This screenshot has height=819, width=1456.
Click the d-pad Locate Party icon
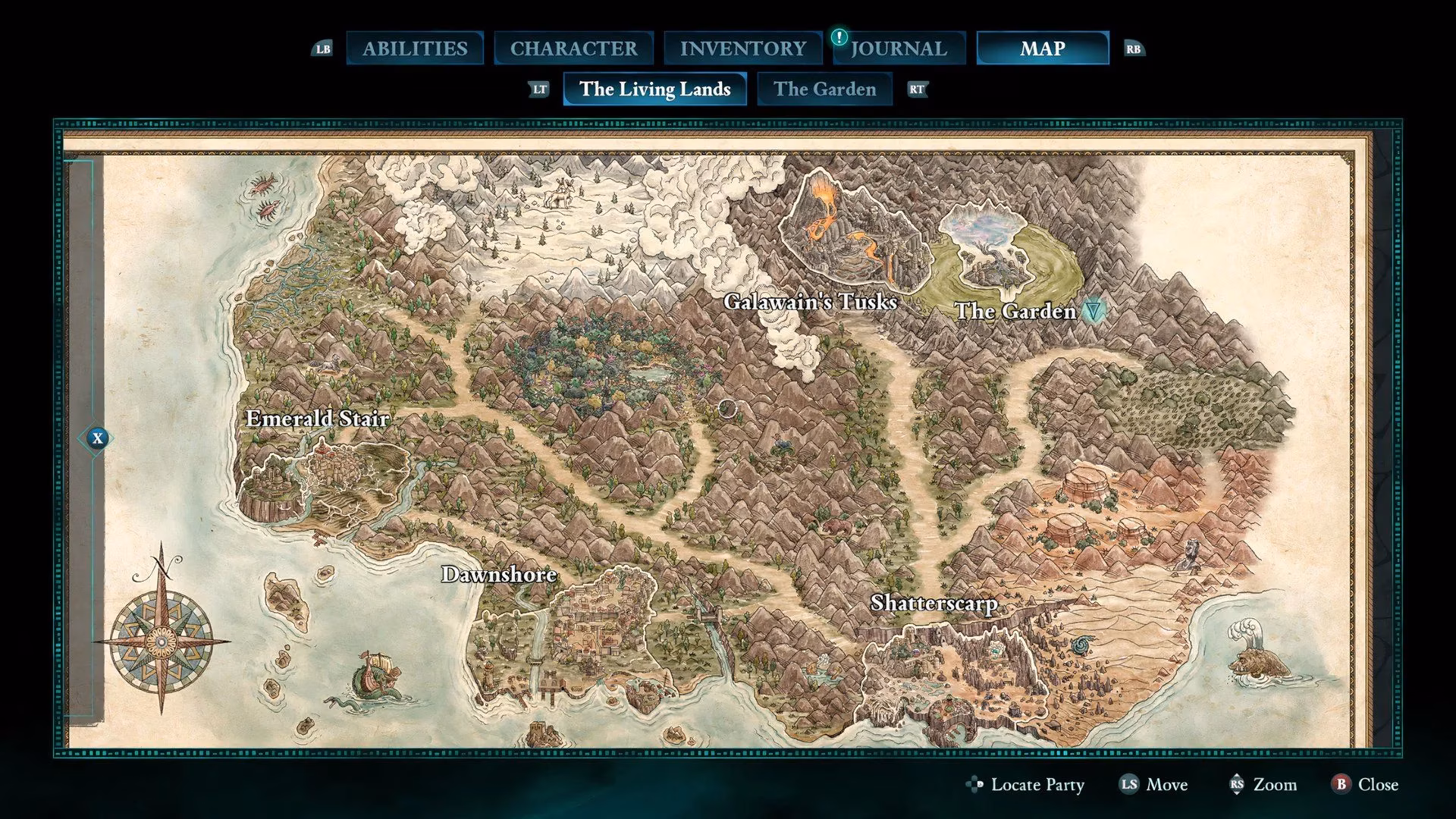tap(974, 785)
